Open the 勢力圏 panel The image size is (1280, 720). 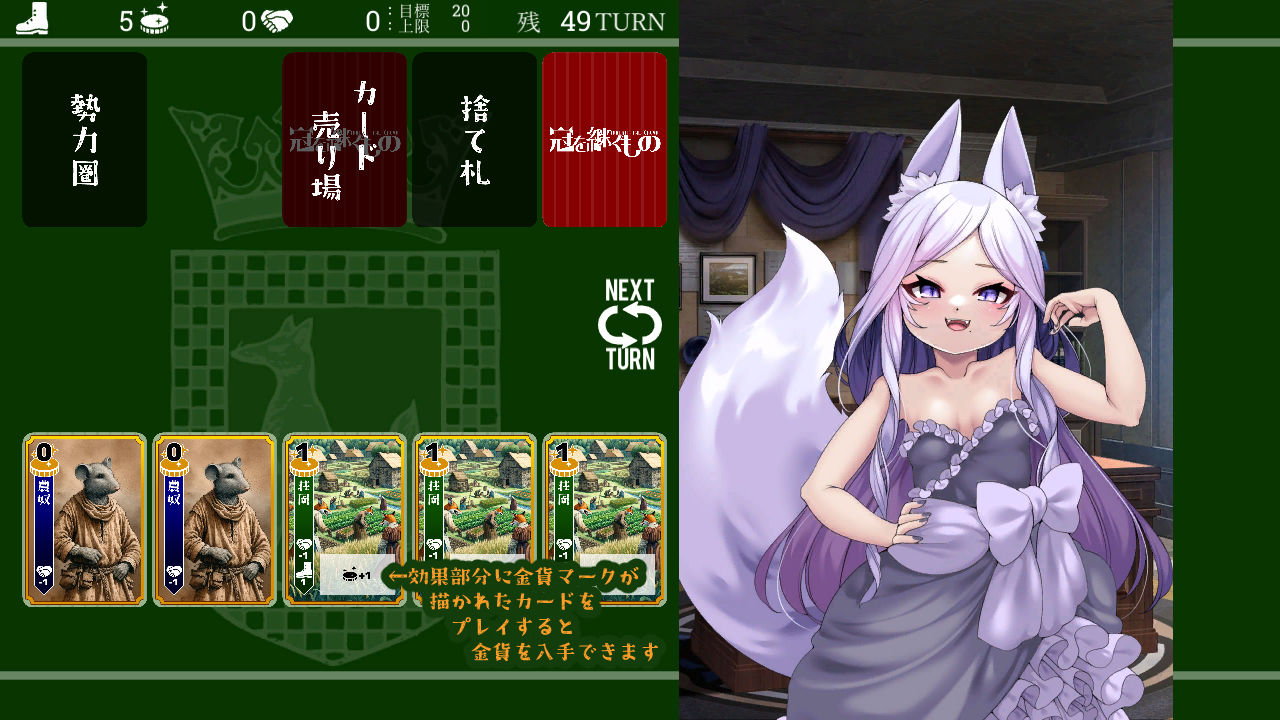pos(84,140)
